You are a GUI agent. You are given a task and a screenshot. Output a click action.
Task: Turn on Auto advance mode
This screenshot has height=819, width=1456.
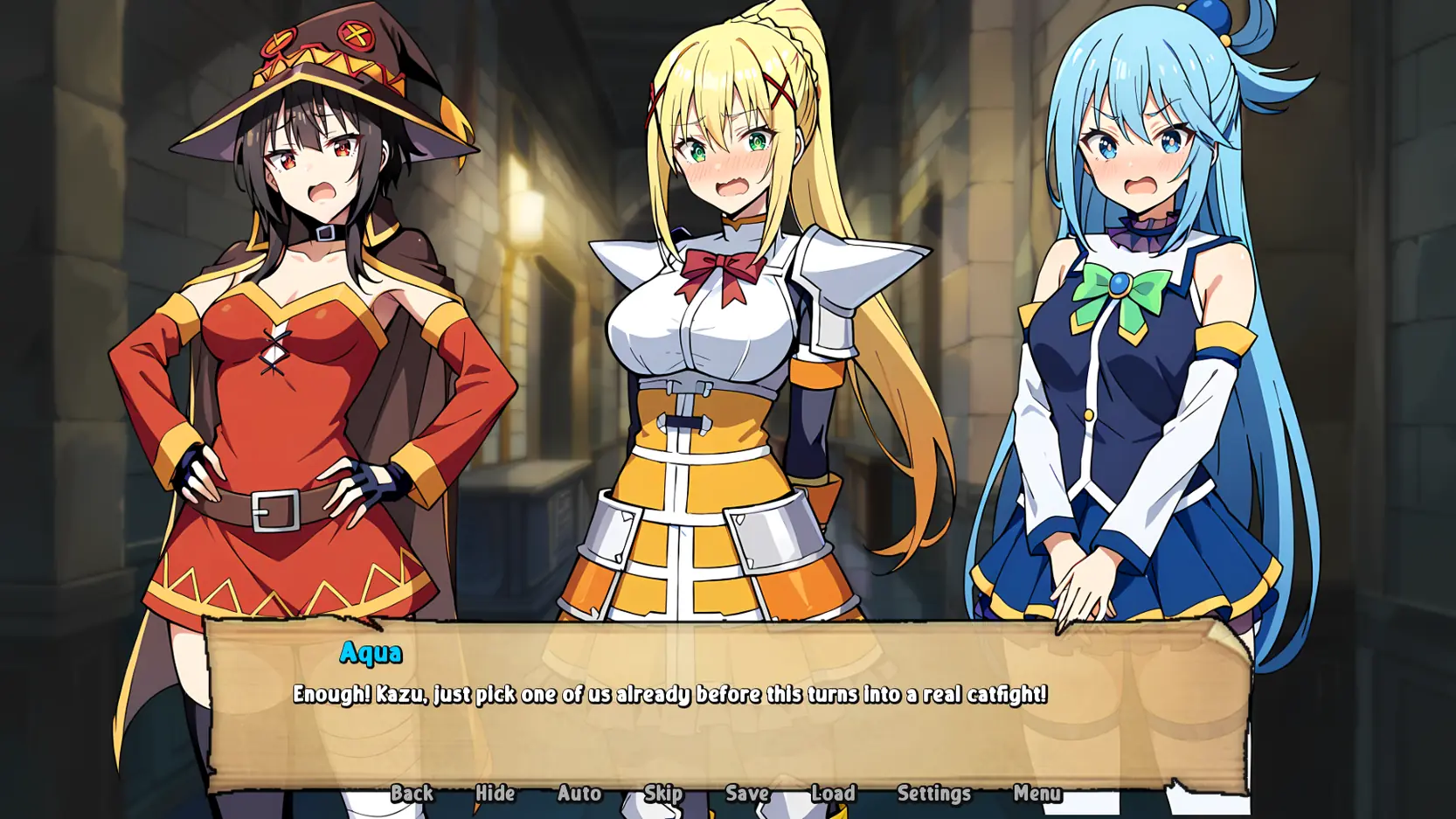coord(579,793)
